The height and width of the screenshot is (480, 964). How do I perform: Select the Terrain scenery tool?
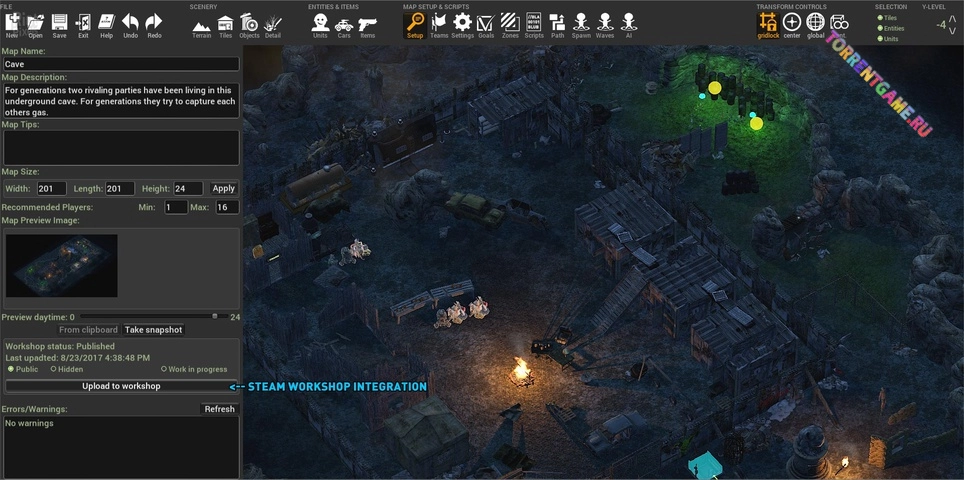[201, 23]
